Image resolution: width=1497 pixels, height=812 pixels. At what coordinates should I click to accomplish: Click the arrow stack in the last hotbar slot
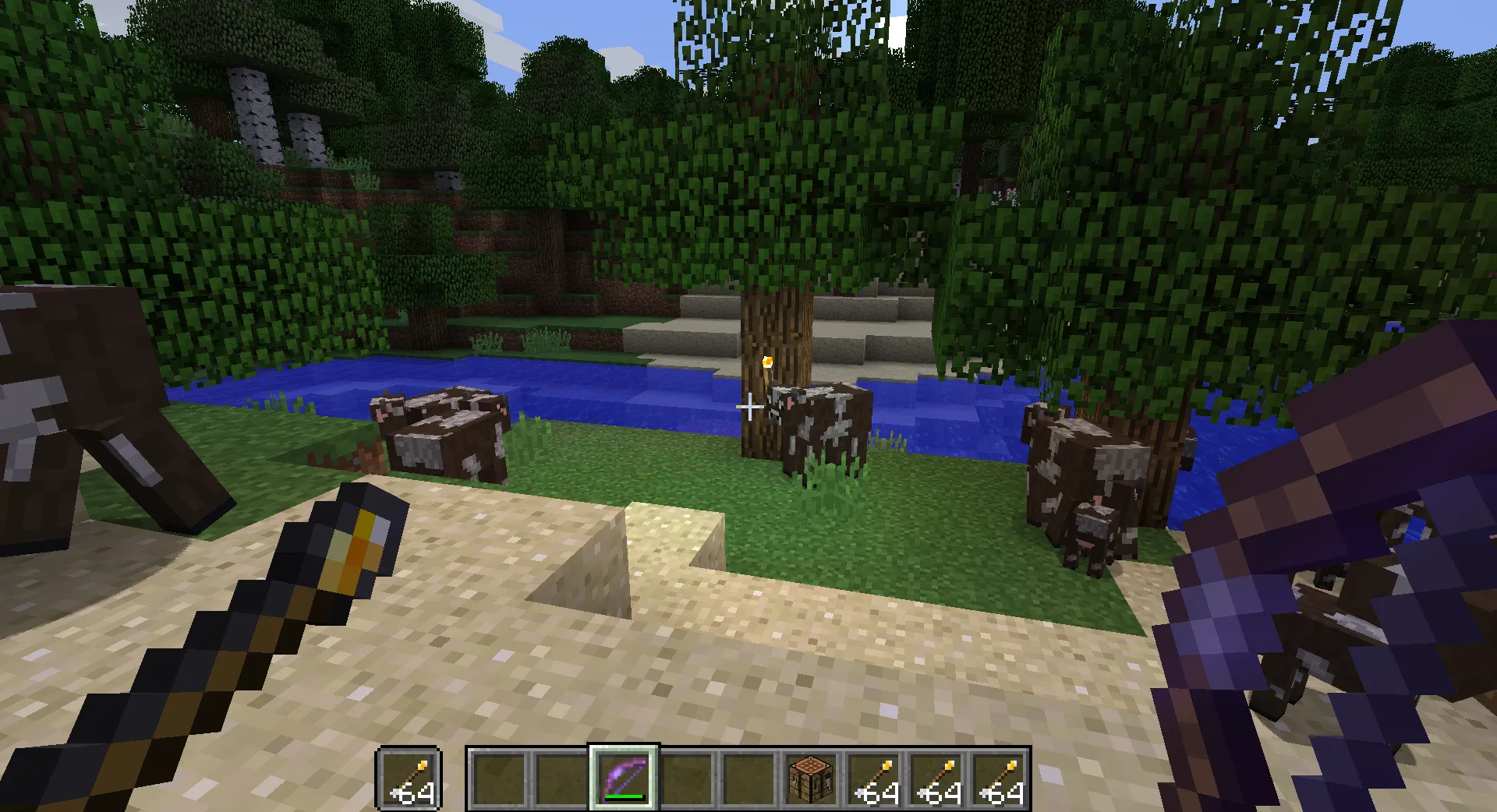point(1000,779)
